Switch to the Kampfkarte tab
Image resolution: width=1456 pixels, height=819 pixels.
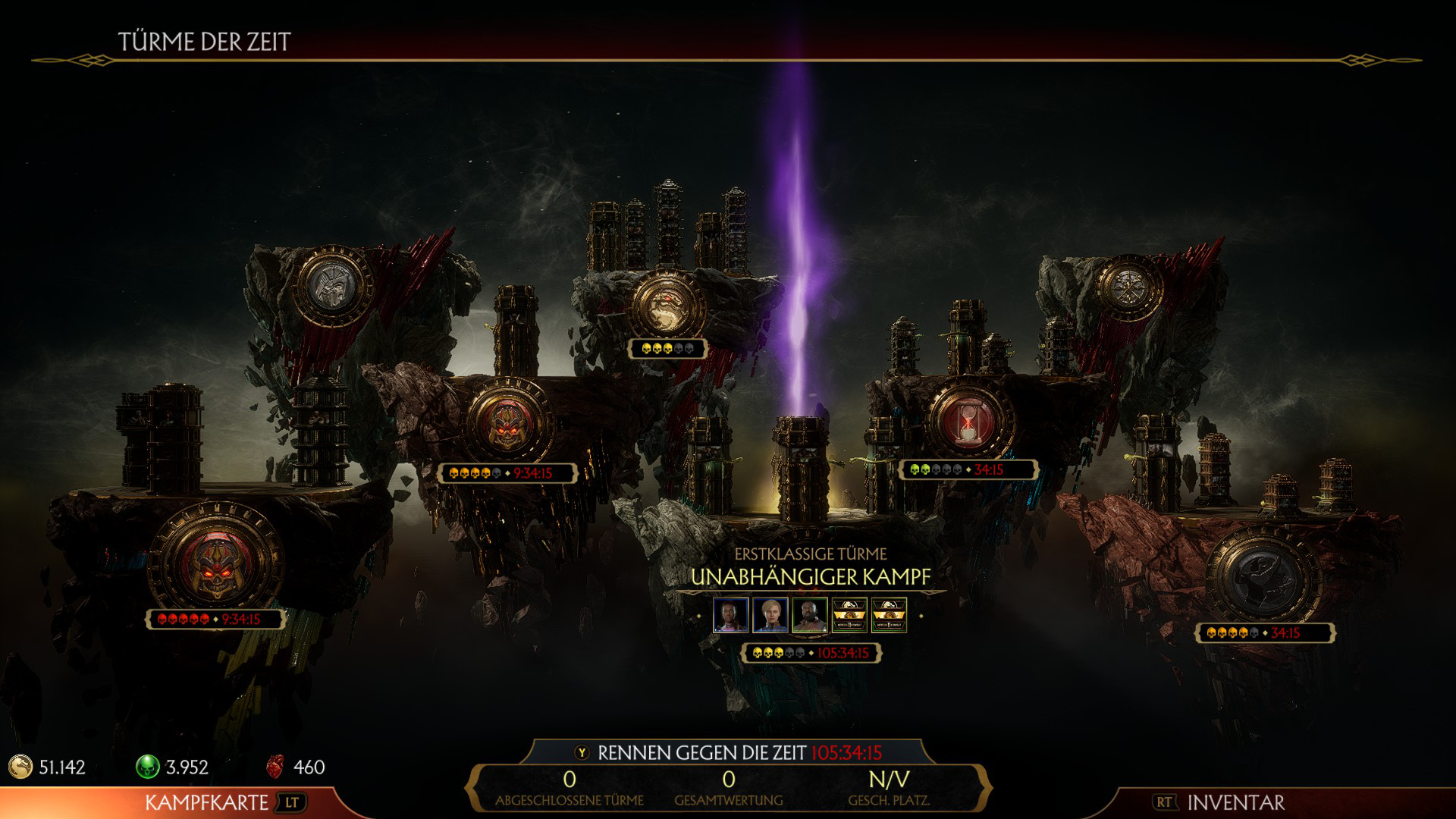[206, 802]
